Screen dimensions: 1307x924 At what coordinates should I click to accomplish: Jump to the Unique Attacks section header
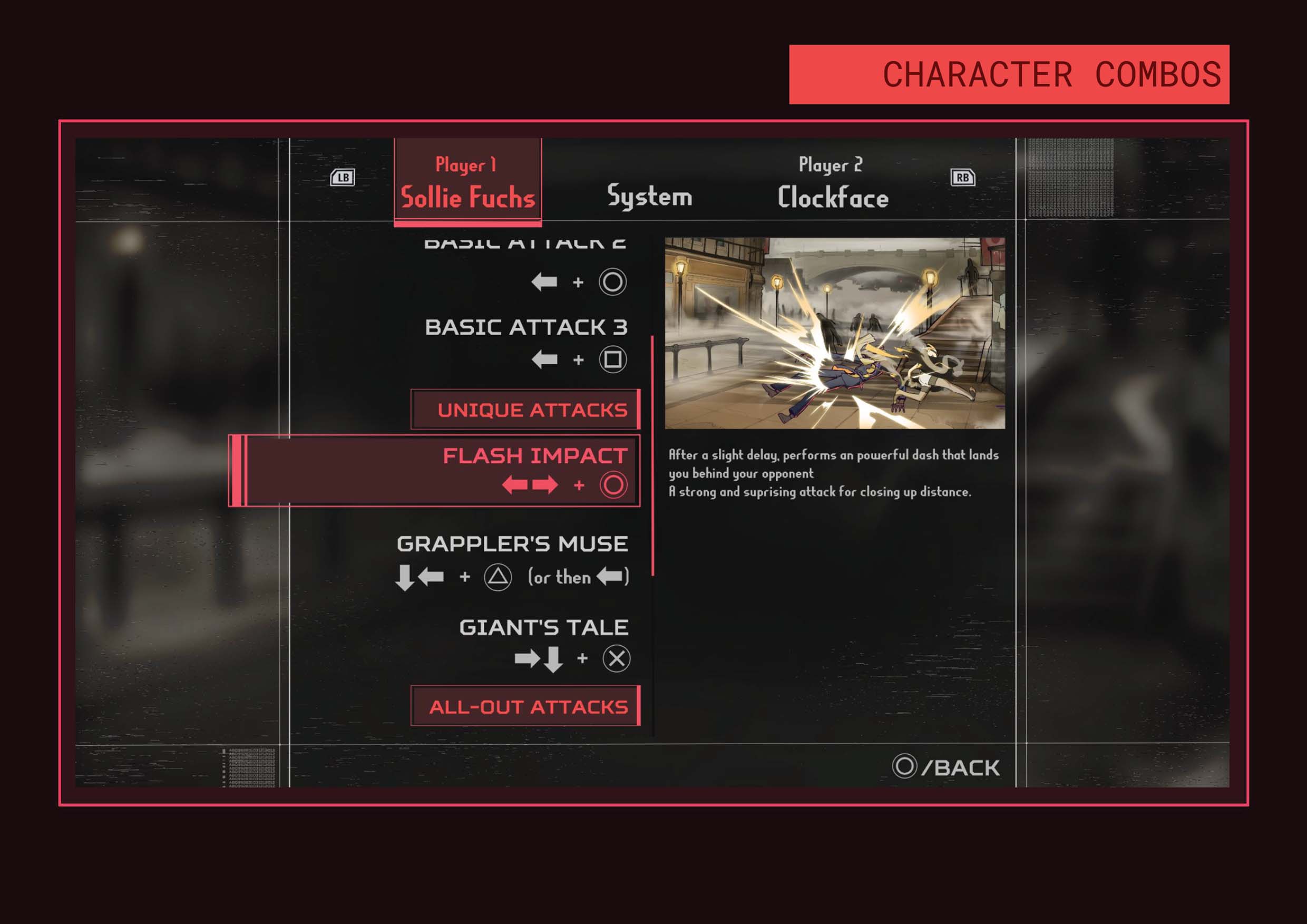[x=525, y=410]
